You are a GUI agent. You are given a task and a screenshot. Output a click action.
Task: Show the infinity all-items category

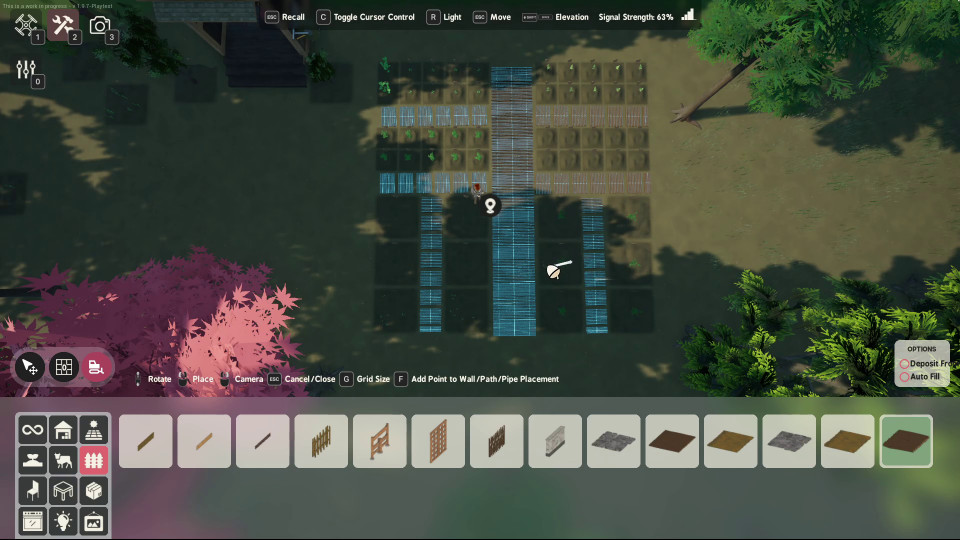(x=33, y=430)
